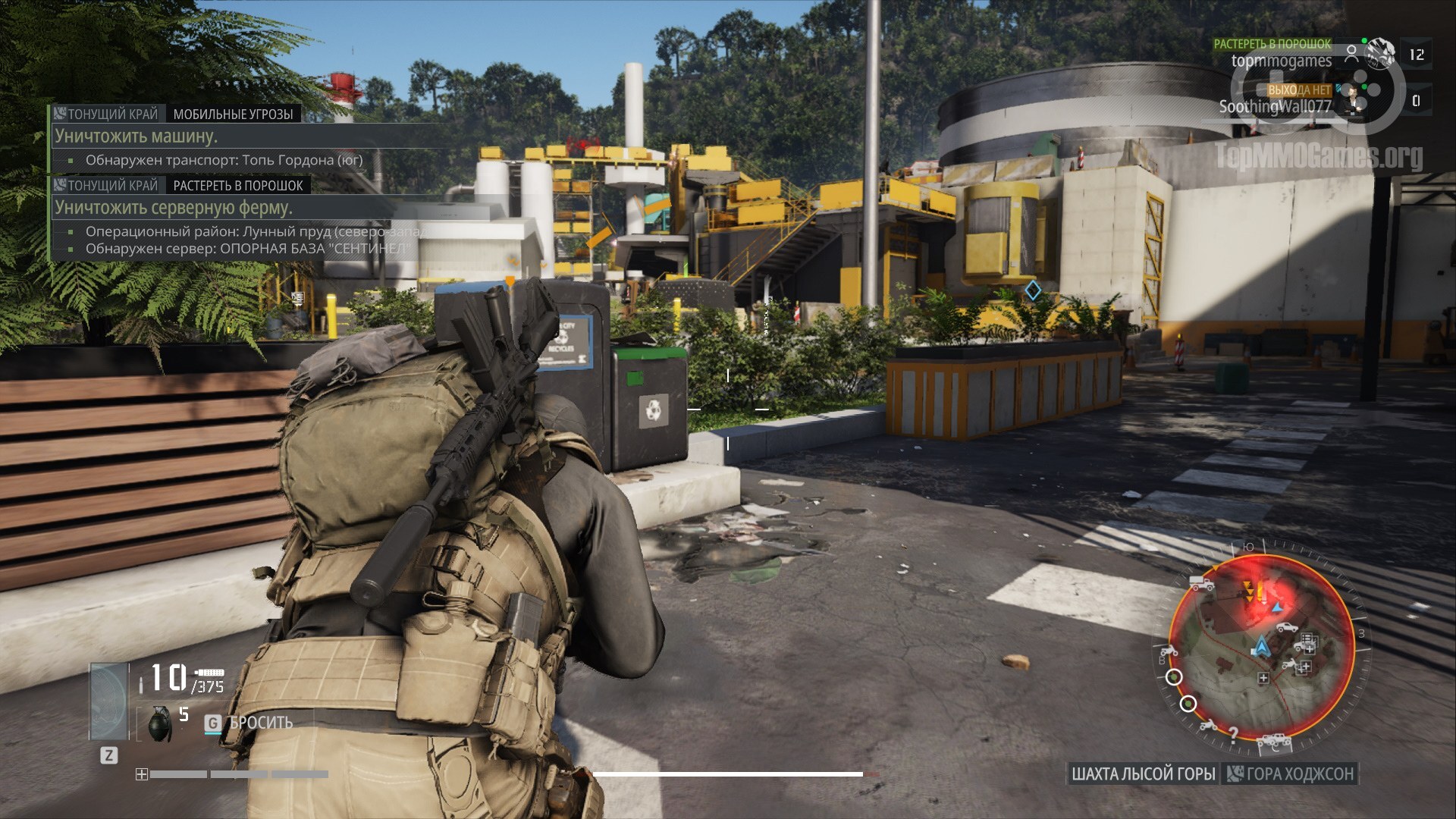Select the equipped weapon panel
Screen dimensions: 1456x819
(x=109, y=701)
